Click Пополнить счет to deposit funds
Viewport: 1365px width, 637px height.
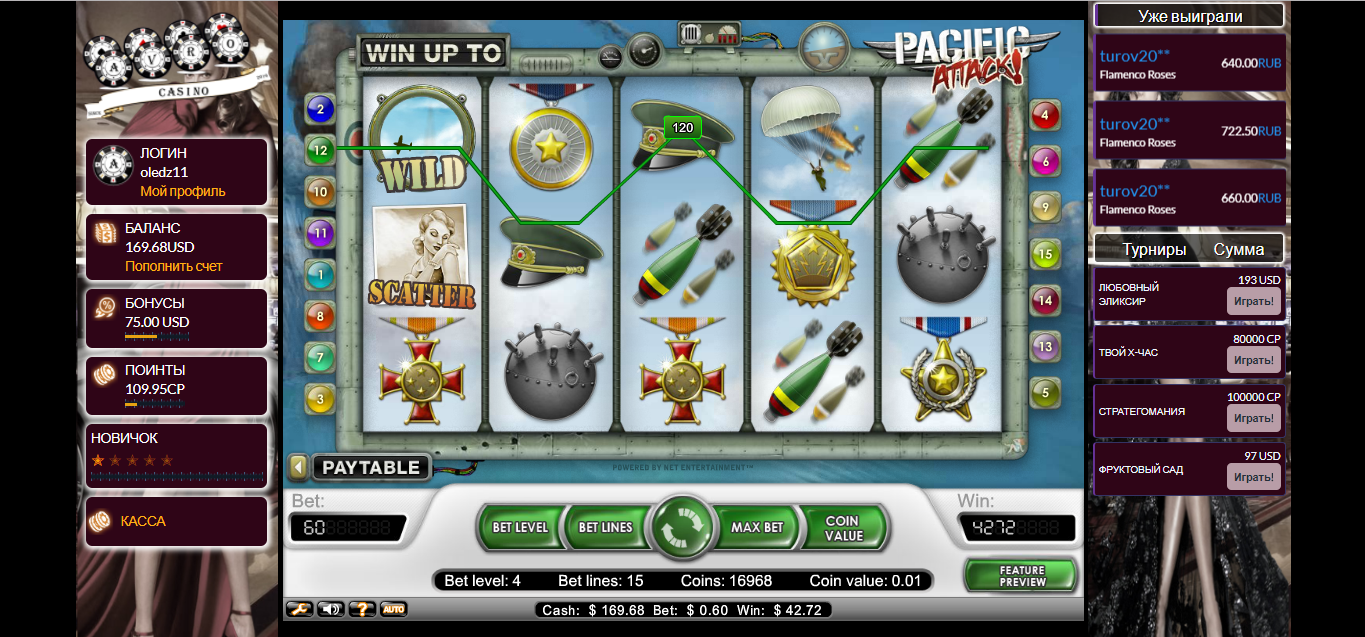[174, 267]
